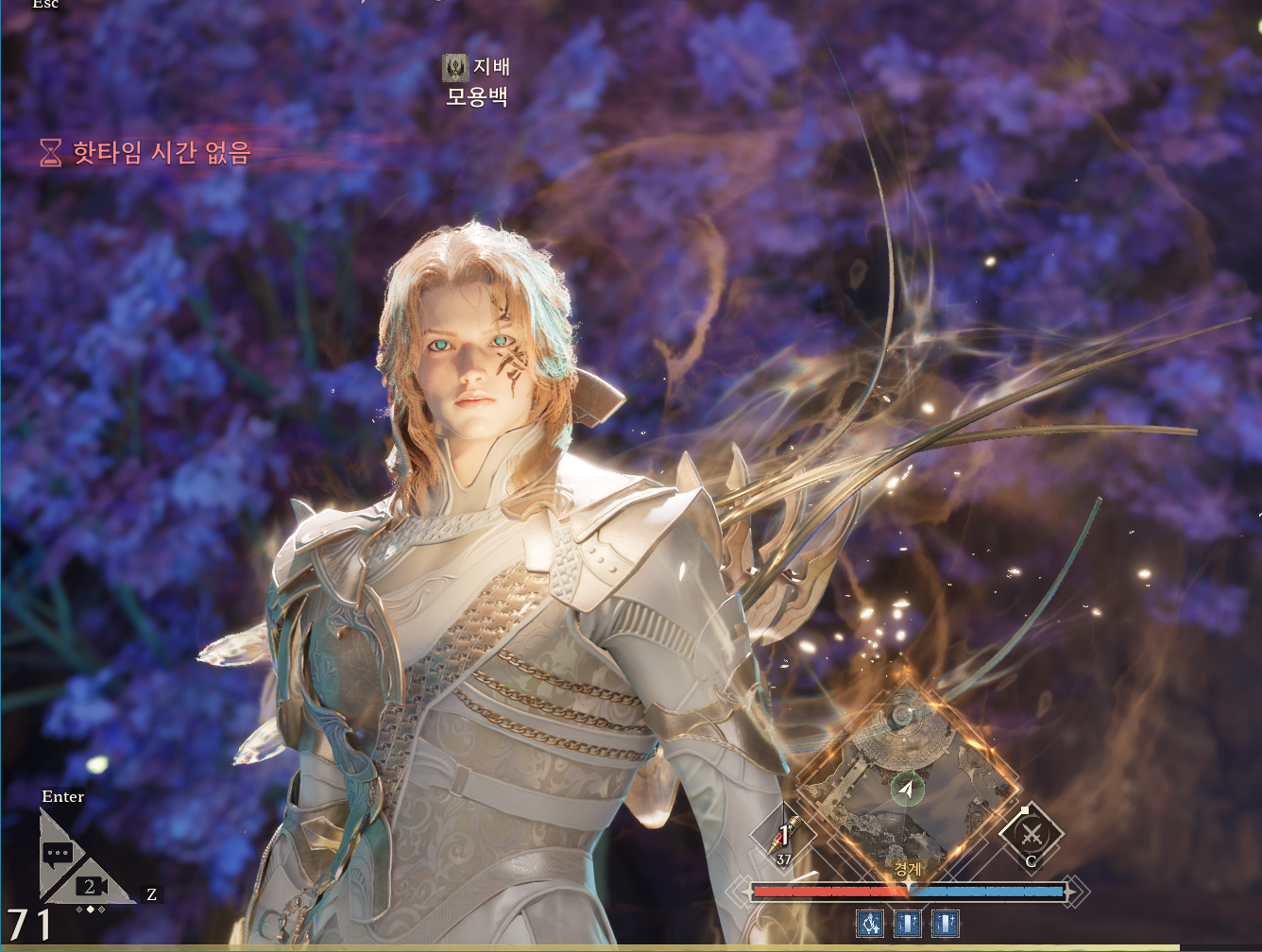Image resolution: width=1262 pixels, height=952 pixels.
Task: Toggle the crossed swords combat icon
Action: 1032,836
